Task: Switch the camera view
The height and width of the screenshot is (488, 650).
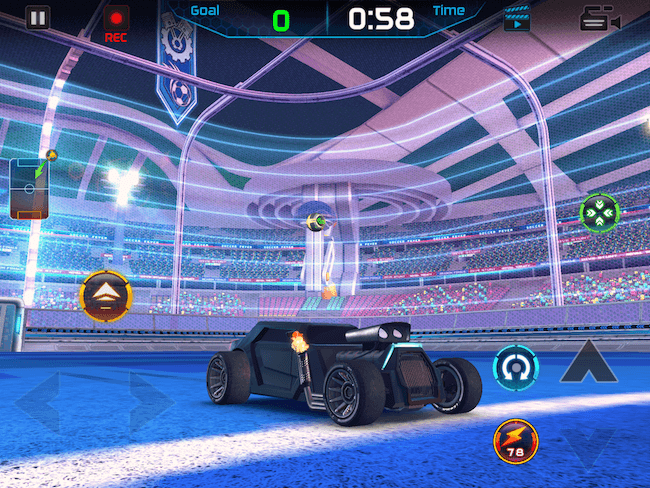Action: pos(599,19)
